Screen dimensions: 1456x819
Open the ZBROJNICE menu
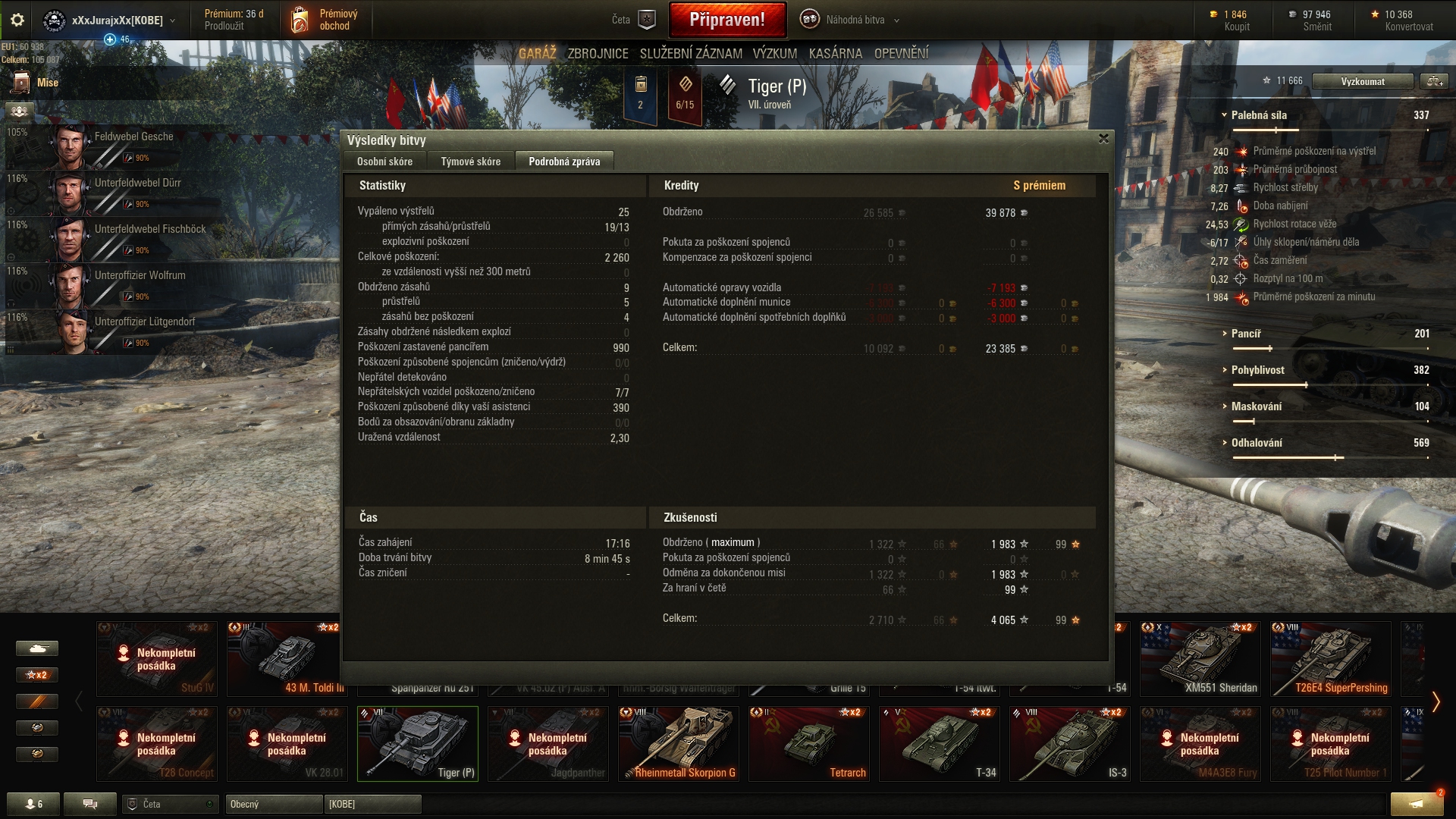598,54
